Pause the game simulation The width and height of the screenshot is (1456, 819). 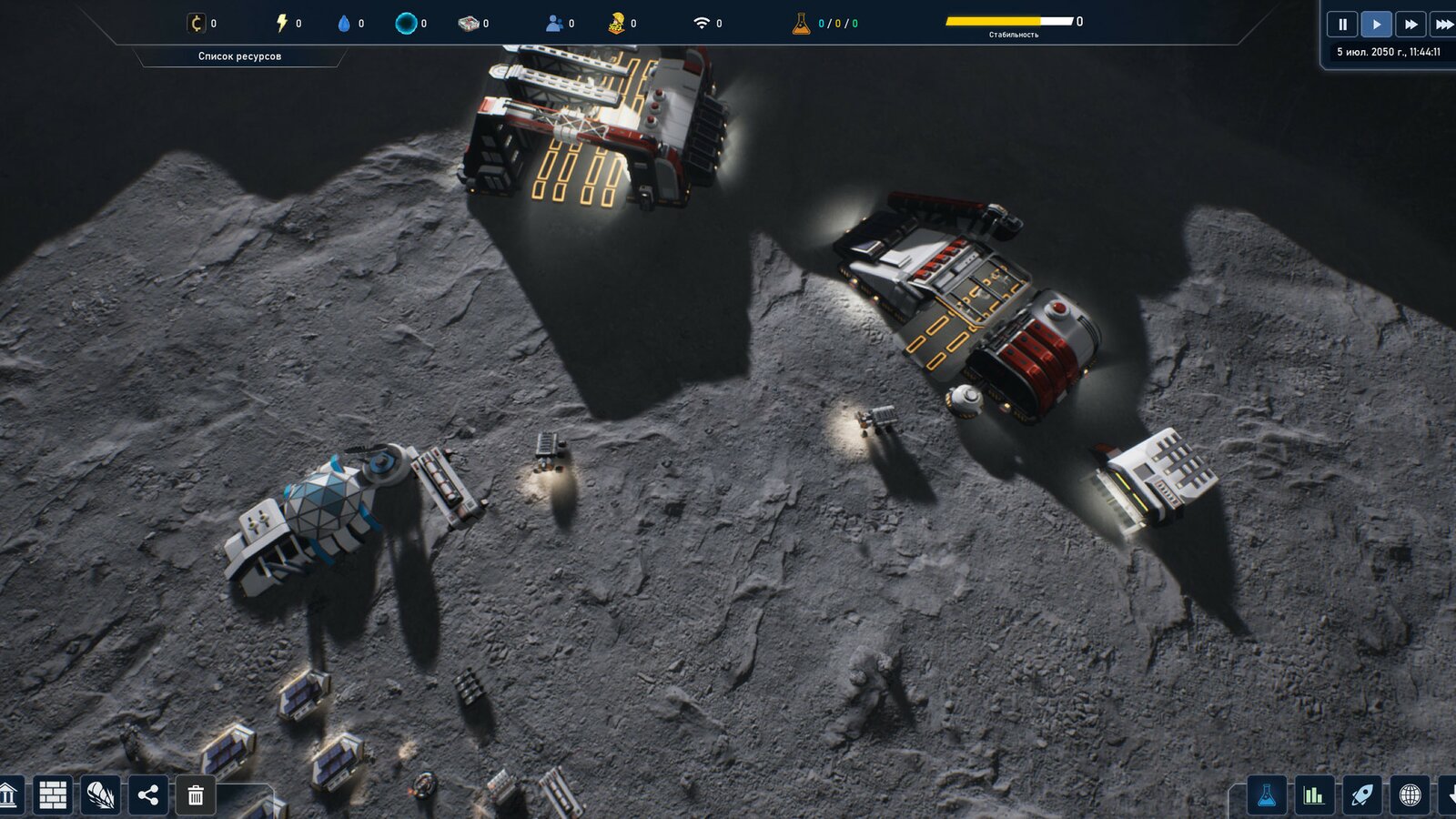tap(1342, 25)
